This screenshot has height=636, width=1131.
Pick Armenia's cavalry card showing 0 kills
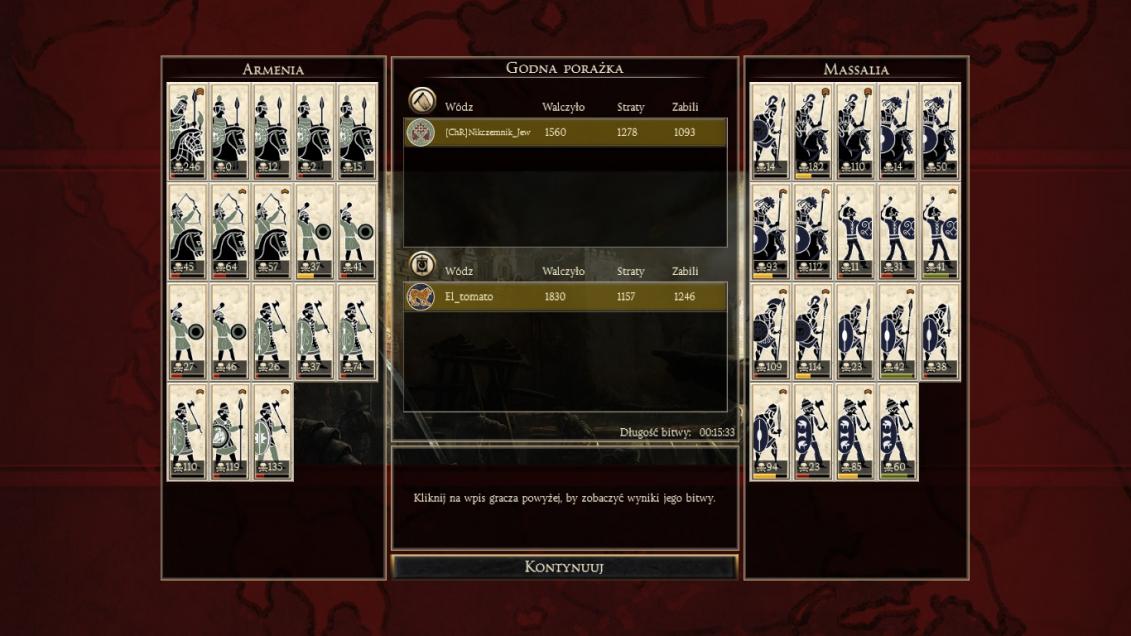pyautogui.click(x=230, y=131)
